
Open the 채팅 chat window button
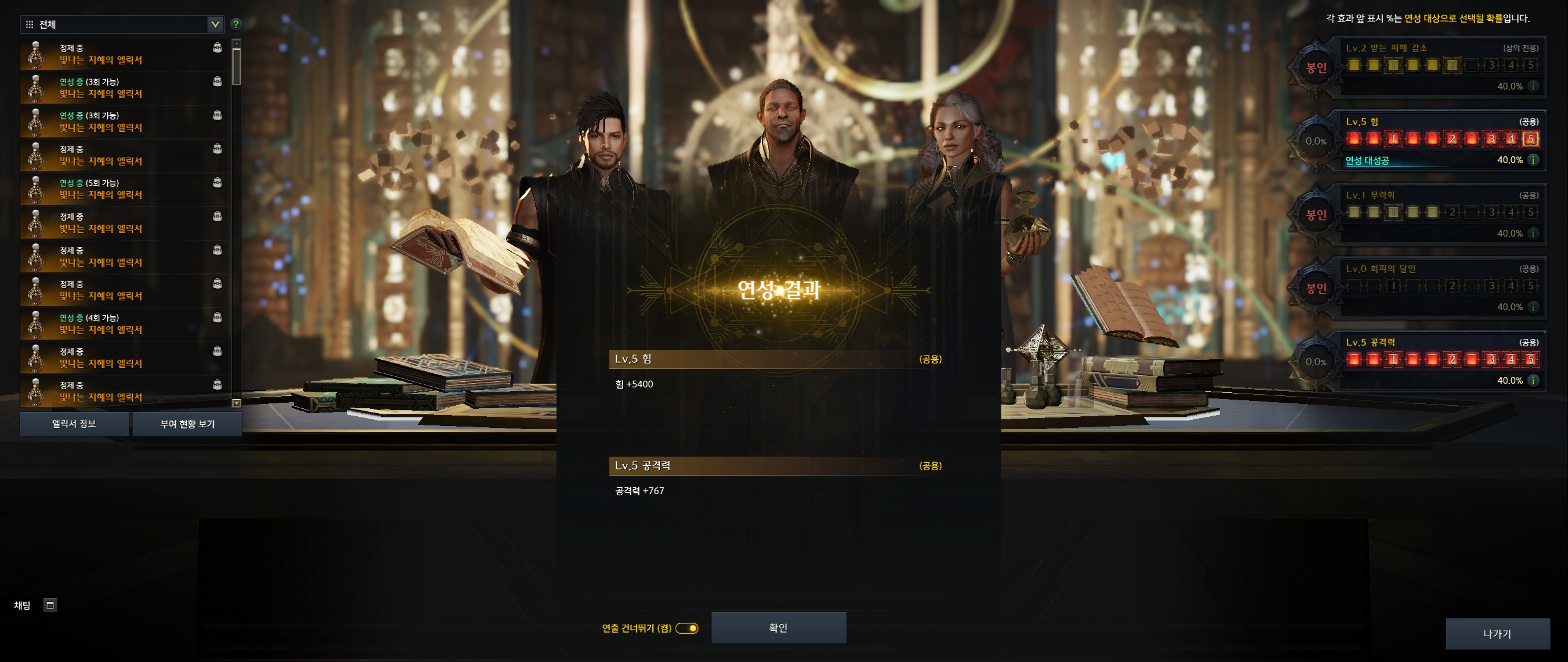coord(50,606)
